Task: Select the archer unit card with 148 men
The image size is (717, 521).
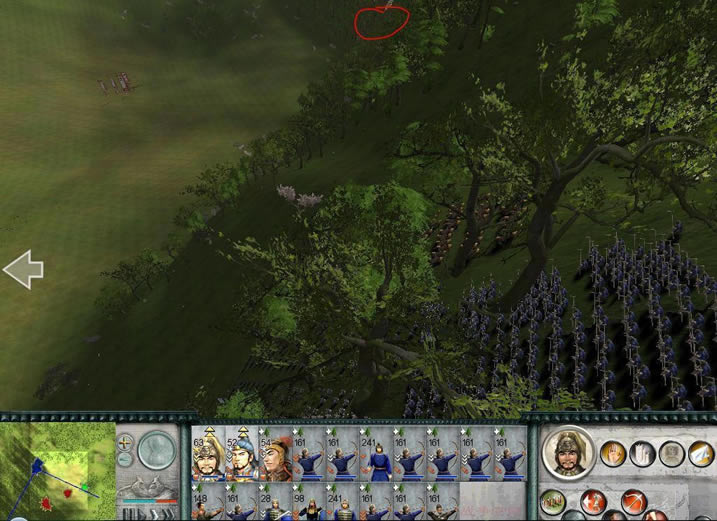Action: (x=207, y=504)
